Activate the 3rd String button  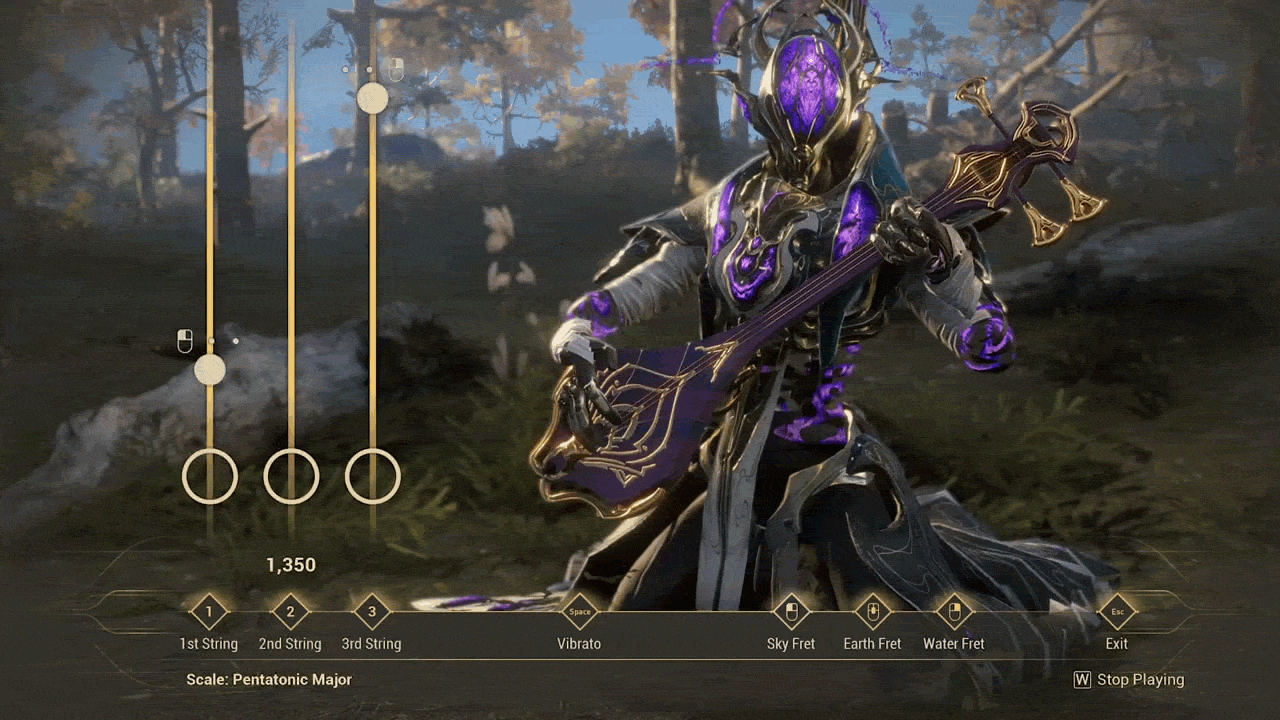[372, 612]
